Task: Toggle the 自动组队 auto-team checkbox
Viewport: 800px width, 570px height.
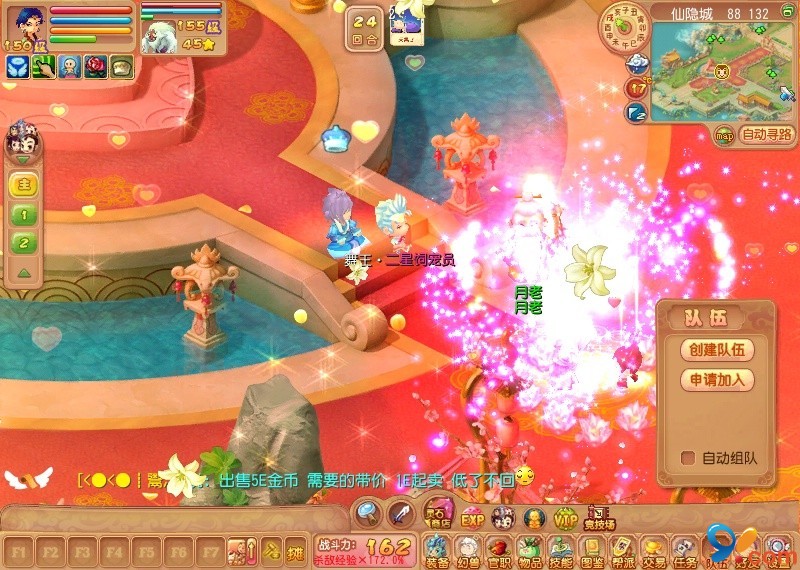Action: (x=688, y=458)
